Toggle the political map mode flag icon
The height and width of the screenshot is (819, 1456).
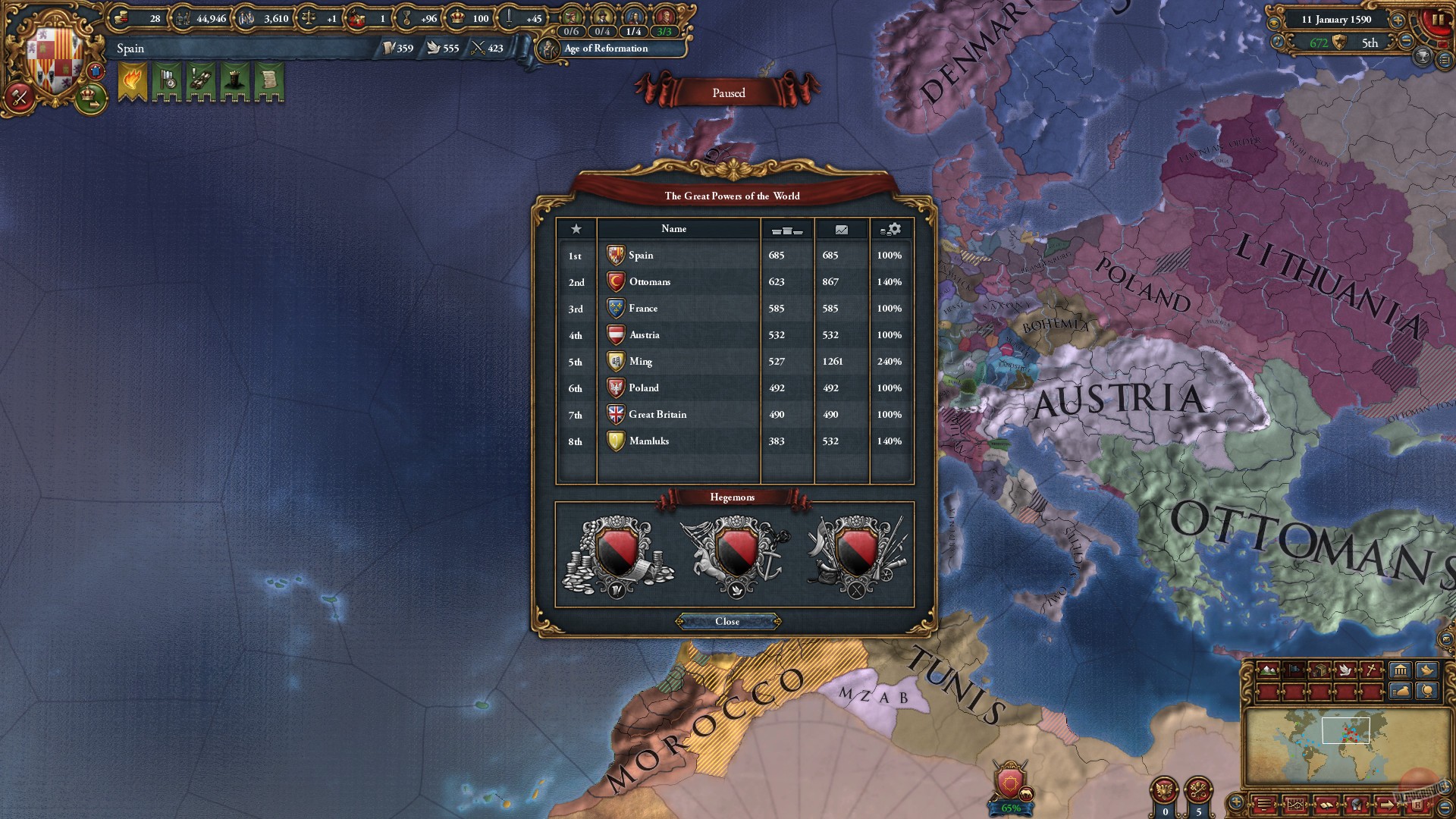[1295, 670]
